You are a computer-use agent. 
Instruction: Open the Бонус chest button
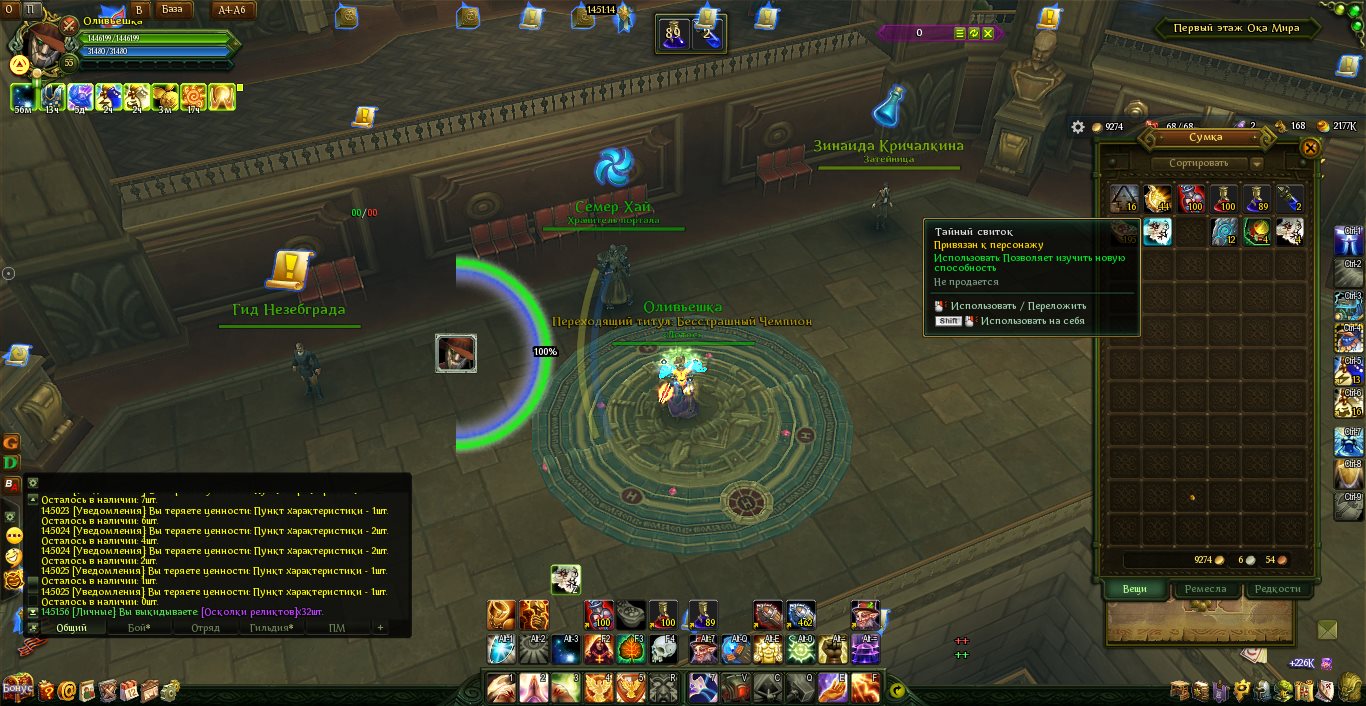tap(17, 688)
